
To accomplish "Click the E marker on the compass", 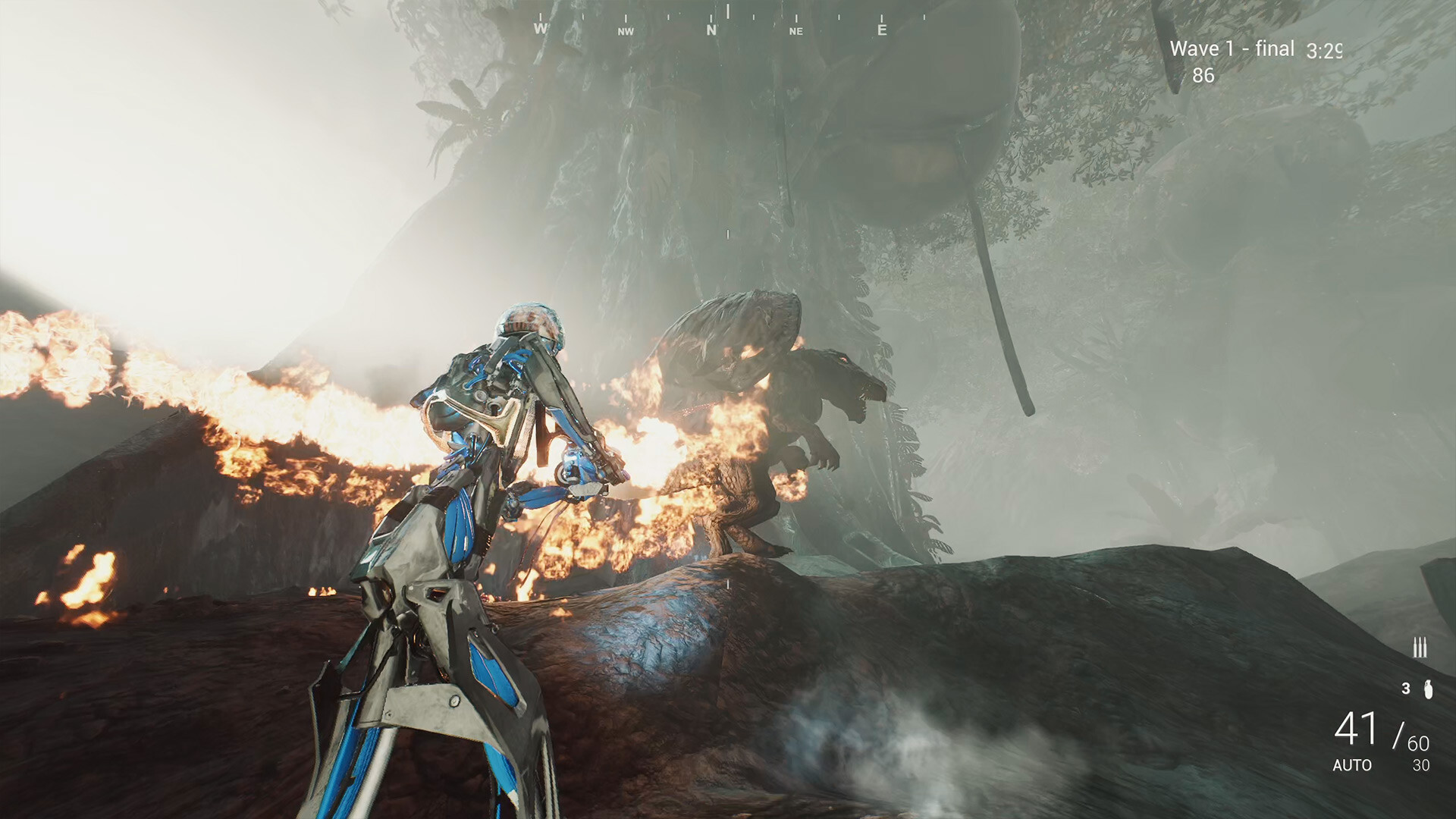I will tap(881, 30).
